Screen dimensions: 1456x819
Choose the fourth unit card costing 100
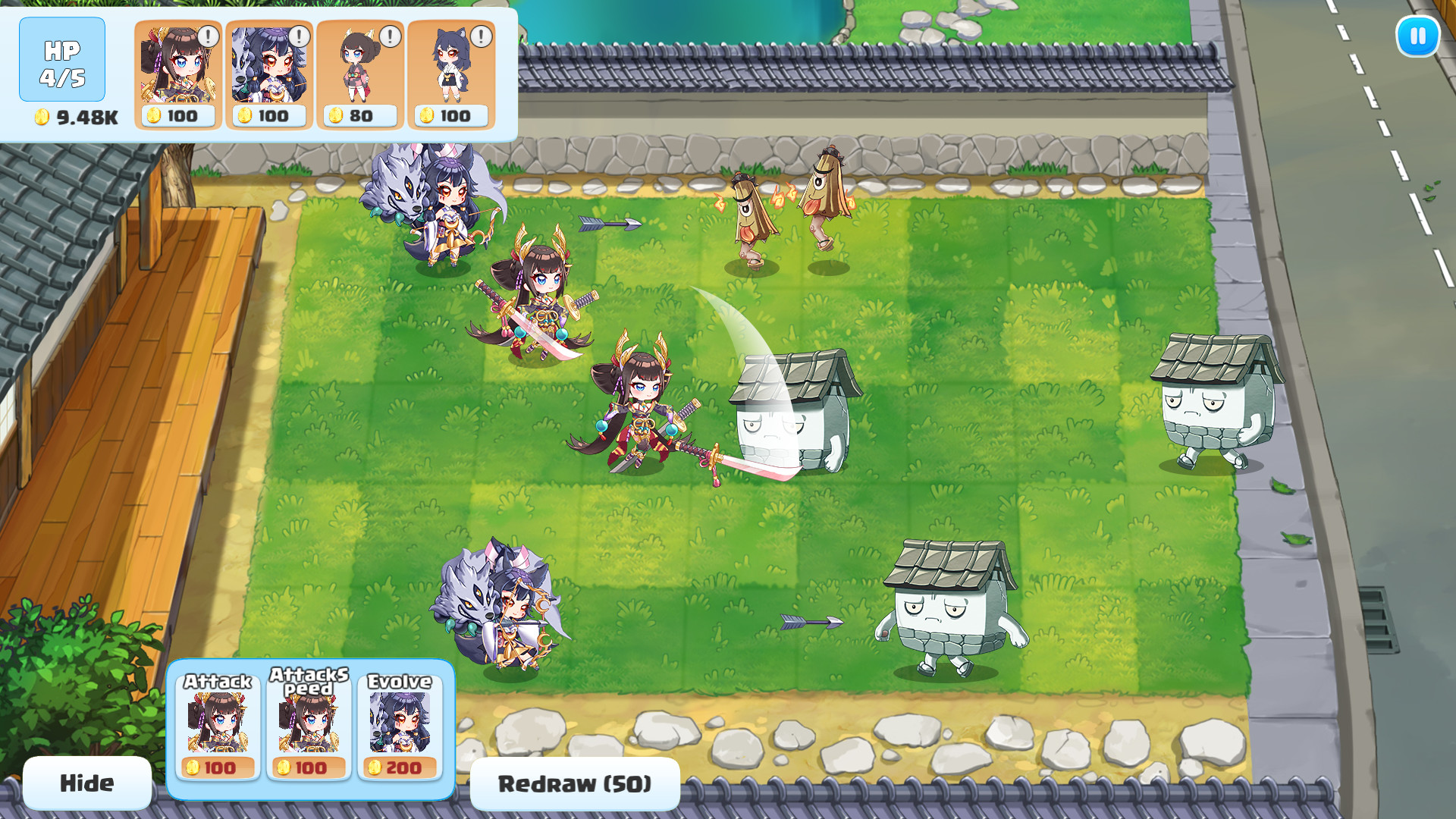451,74
